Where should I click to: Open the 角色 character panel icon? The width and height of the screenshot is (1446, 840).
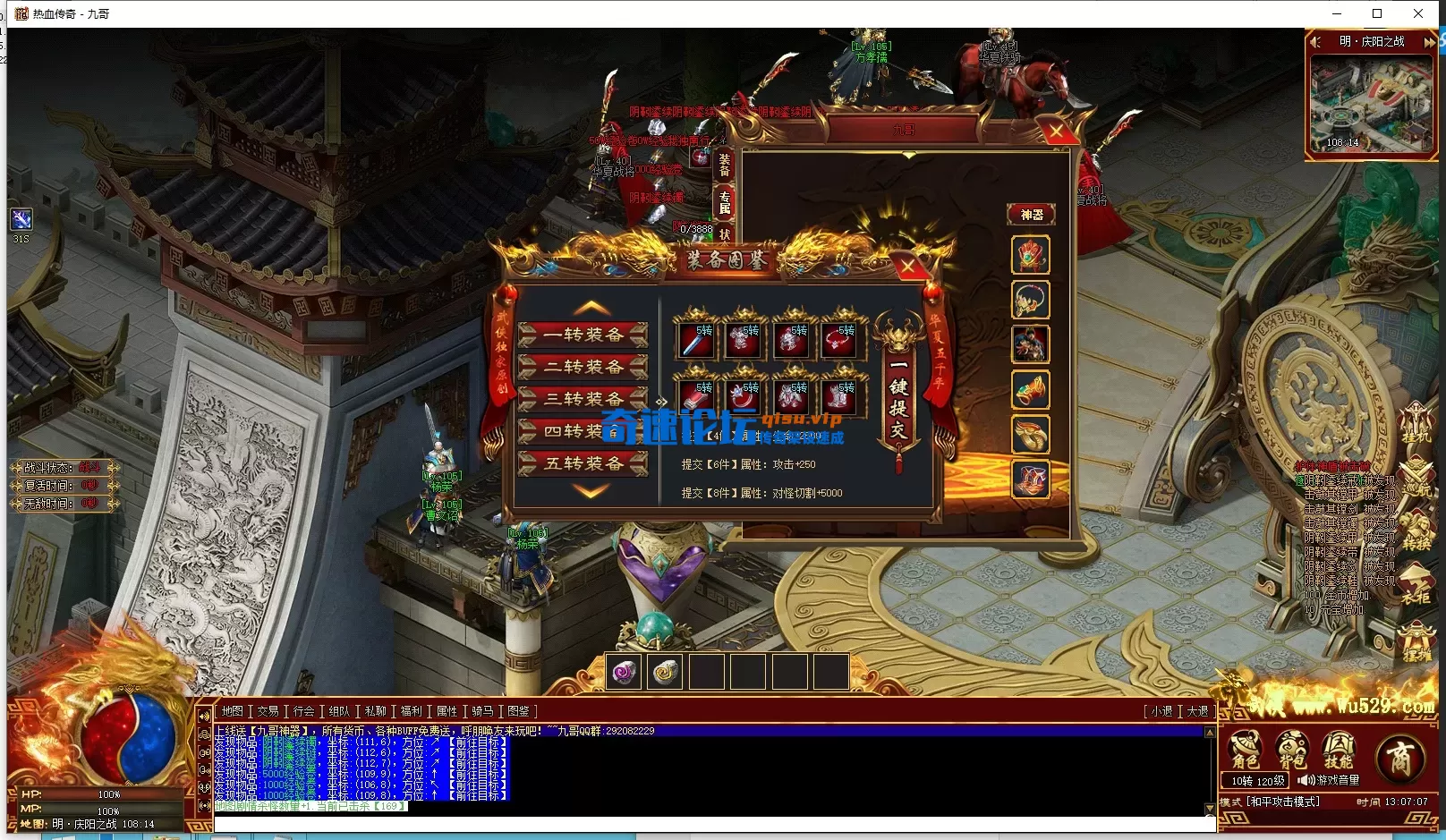point(1246,748)
